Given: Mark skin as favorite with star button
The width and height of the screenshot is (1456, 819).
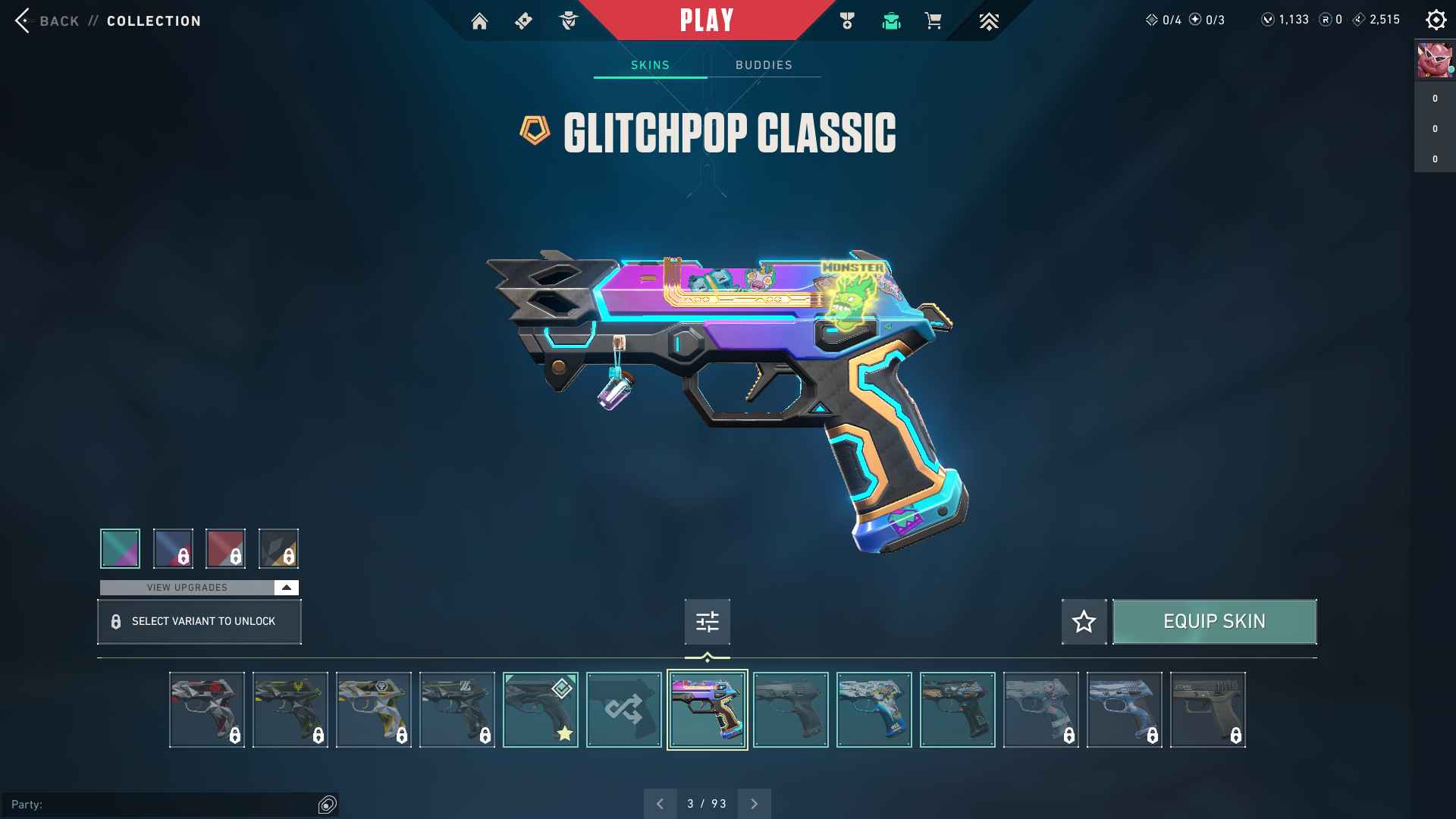Looking at the screenshot, I should pos(1084,622).
